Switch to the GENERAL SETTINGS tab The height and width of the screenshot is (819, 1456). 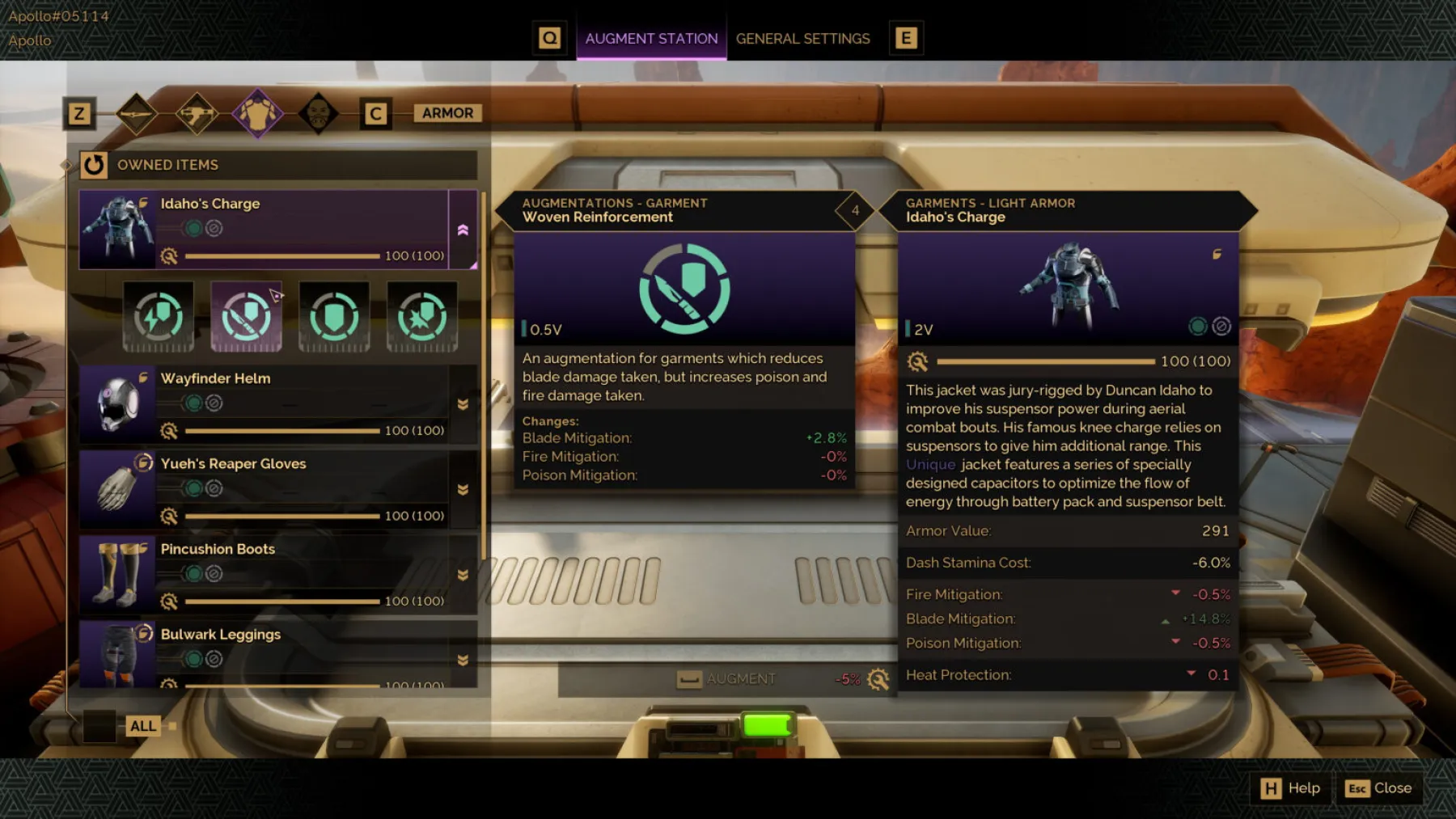[802, 38]
